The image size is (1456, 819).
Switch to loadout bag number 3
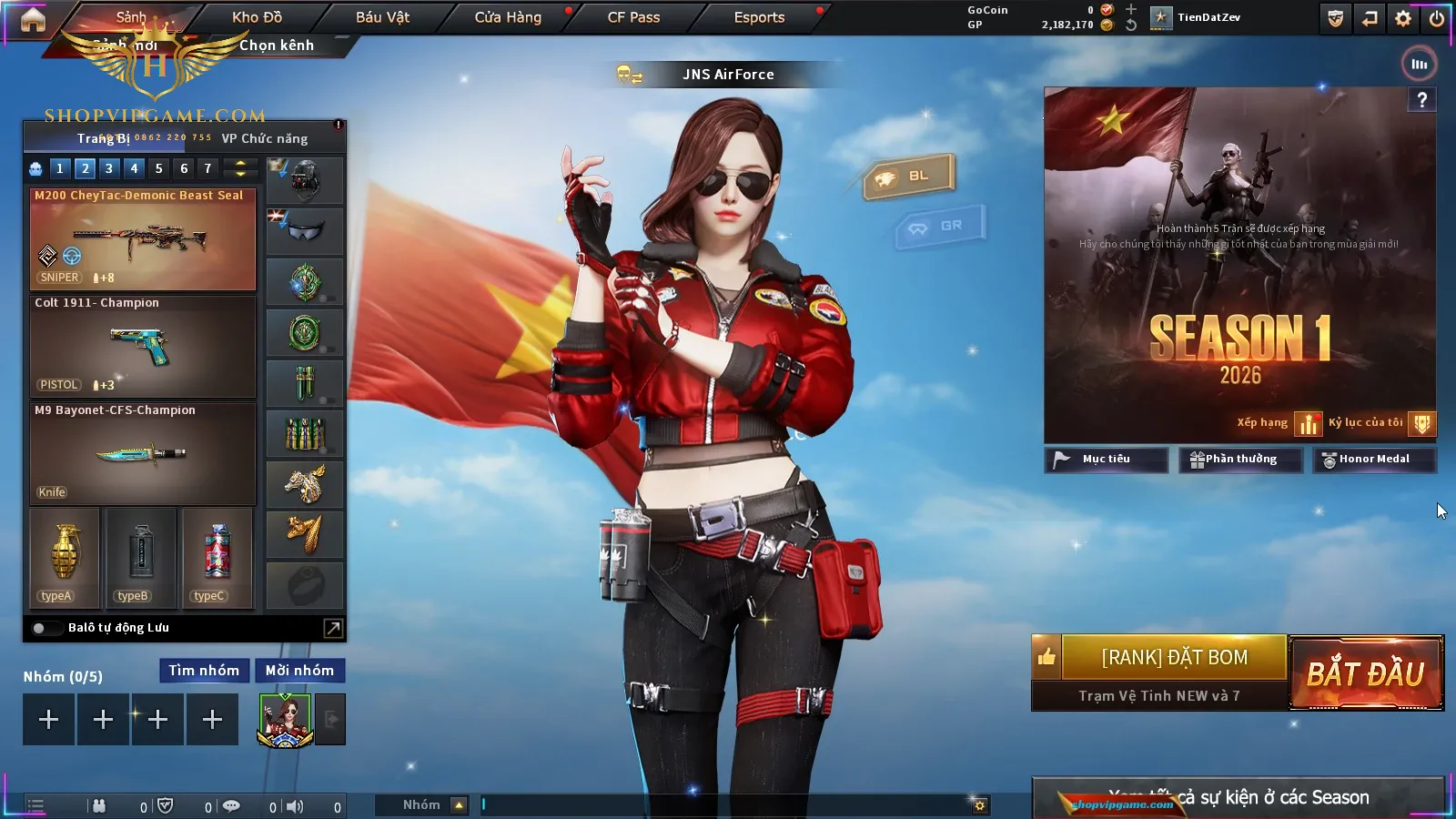pos(109,168)
